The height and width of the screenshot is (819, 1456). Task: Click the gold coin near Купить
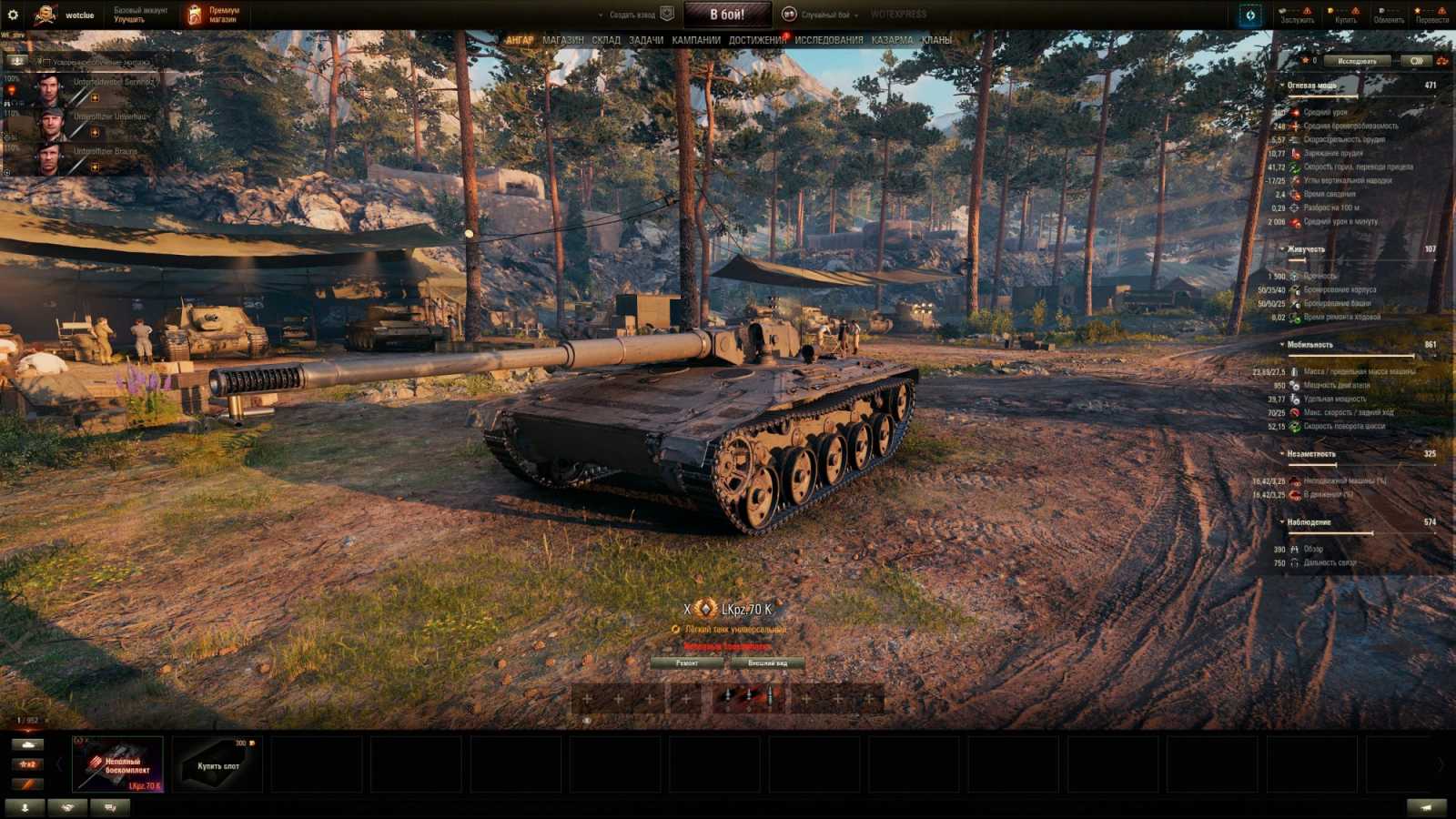click(1331, 10)
